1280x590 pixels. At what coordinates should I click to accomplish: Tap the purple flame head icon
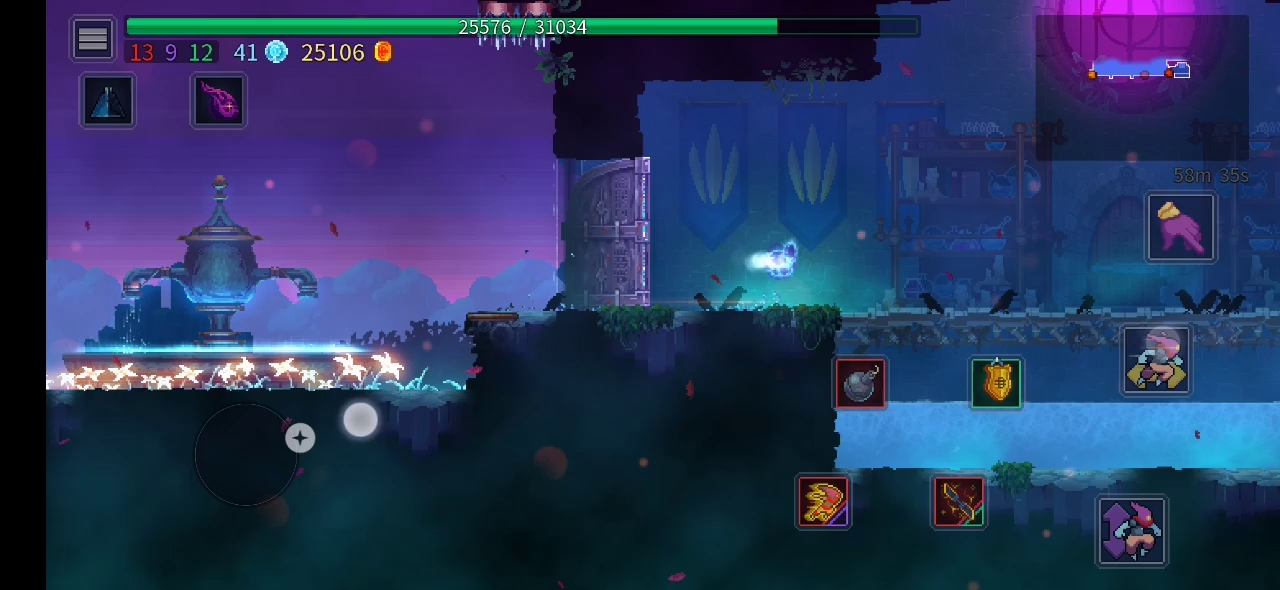[219, 101]
